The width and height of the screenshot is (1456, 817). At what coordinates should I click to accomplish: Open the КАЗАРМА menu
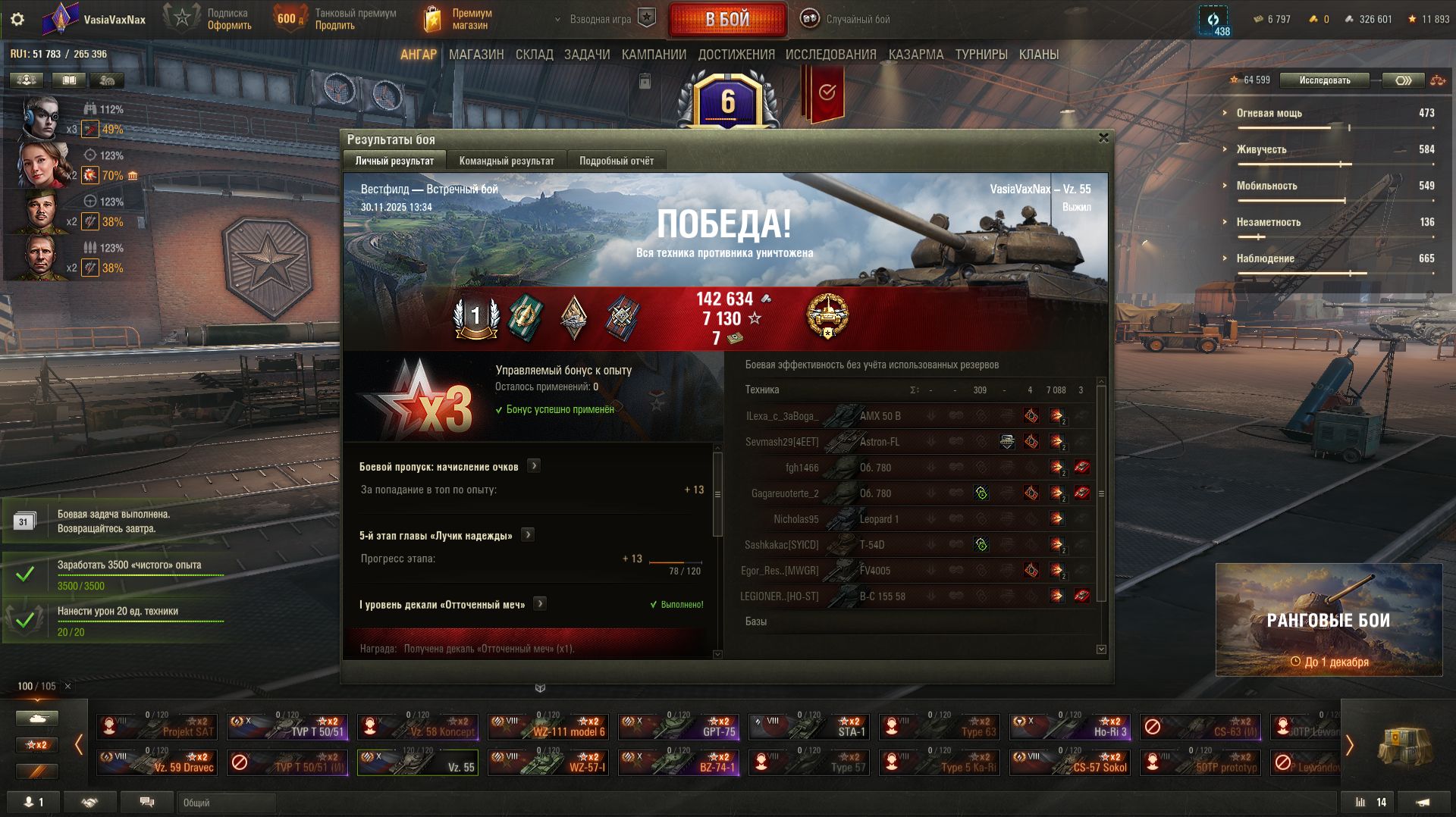click(916, 55)
